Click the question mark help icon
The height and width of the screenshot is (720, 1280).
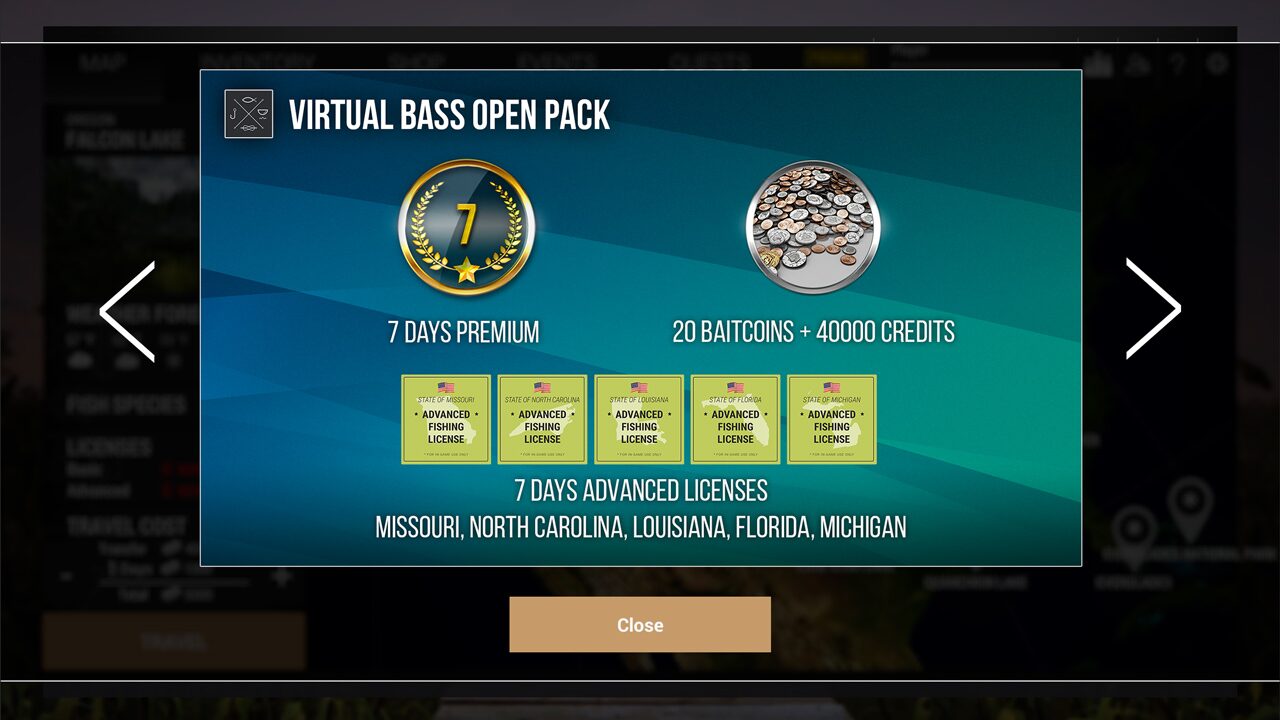point(1178,62)
